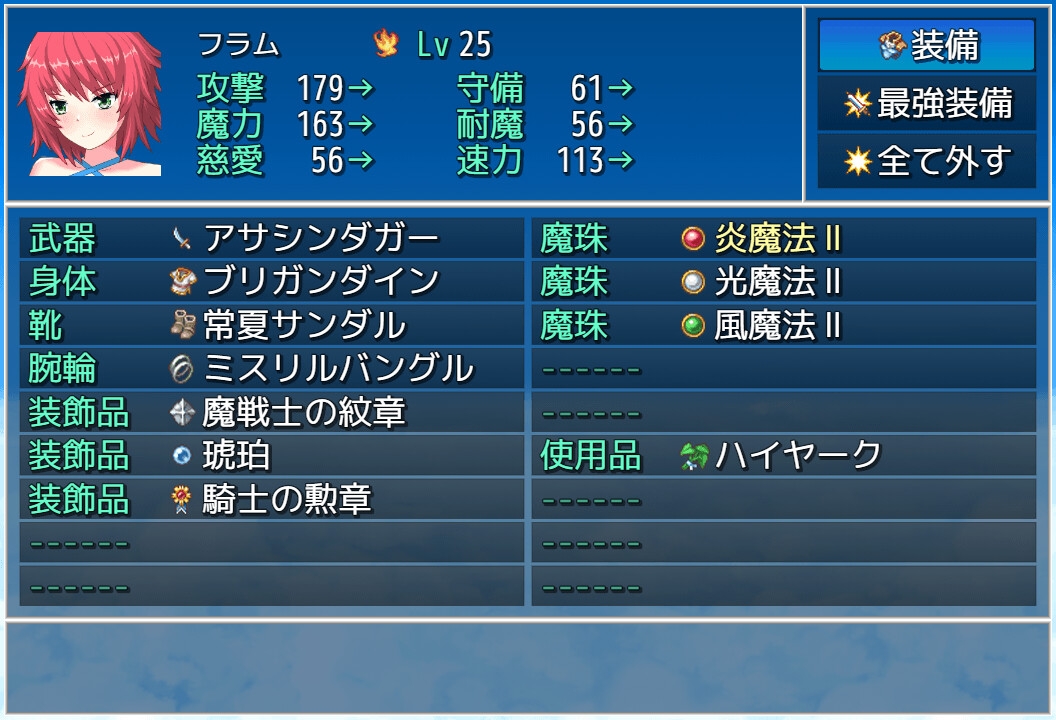Screen dimensions: 1056x720
Task: Select the 炎魔法Ⅱ magic orb slot
Action: [x=783, y=238]
